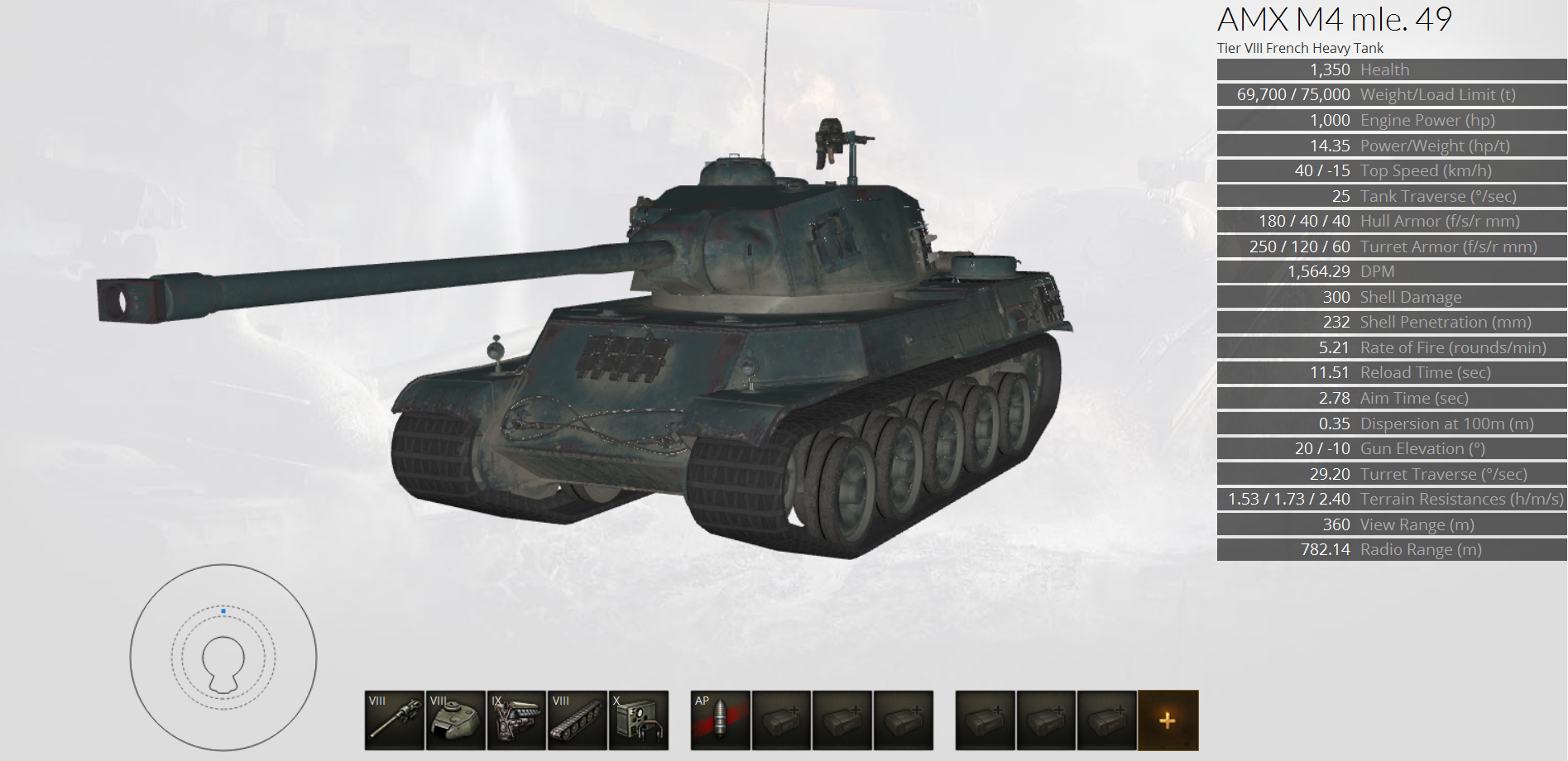
Task: Open the tier X radio module slot
Action: 639,720
